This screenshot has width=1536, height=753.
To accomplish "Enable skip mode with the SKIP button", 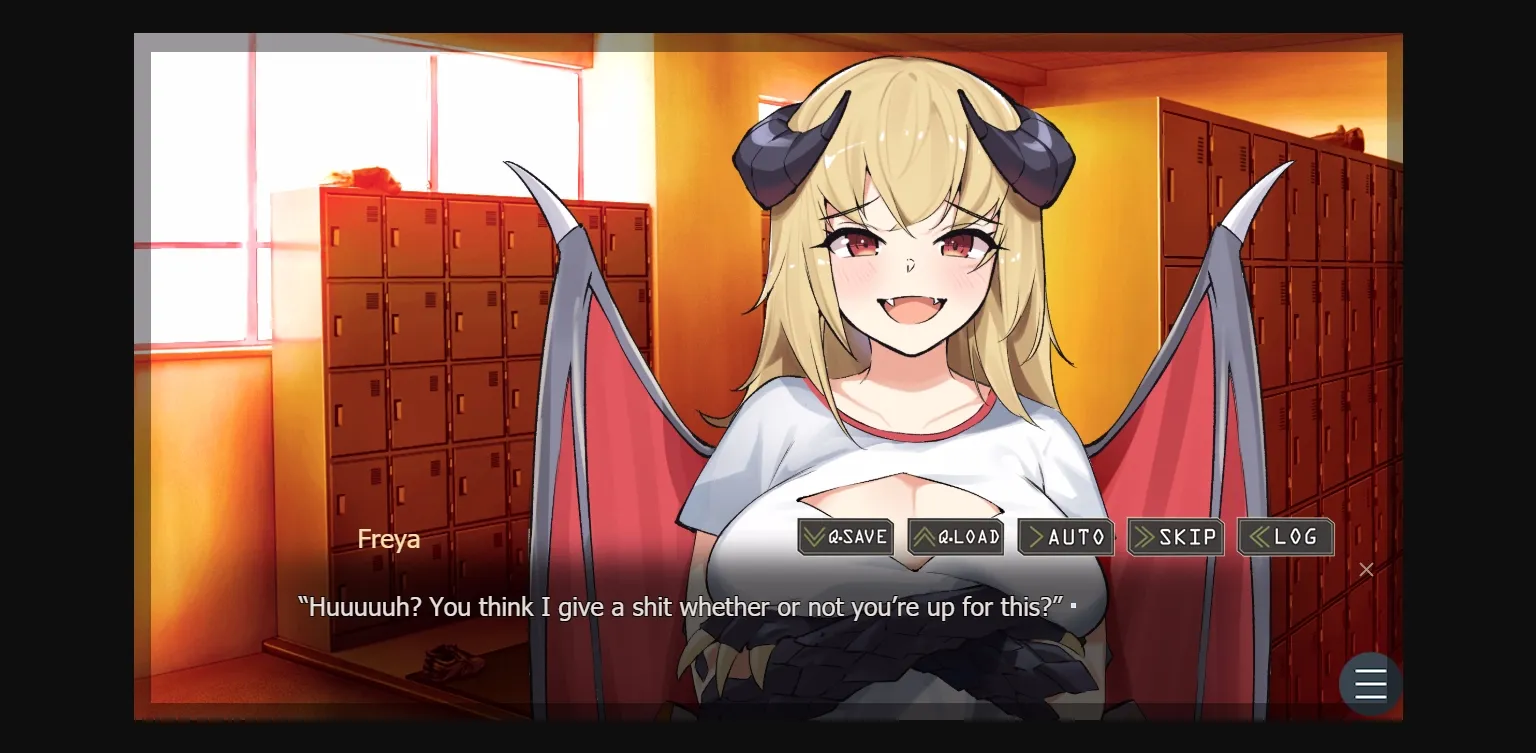I will click(1175, 537).
